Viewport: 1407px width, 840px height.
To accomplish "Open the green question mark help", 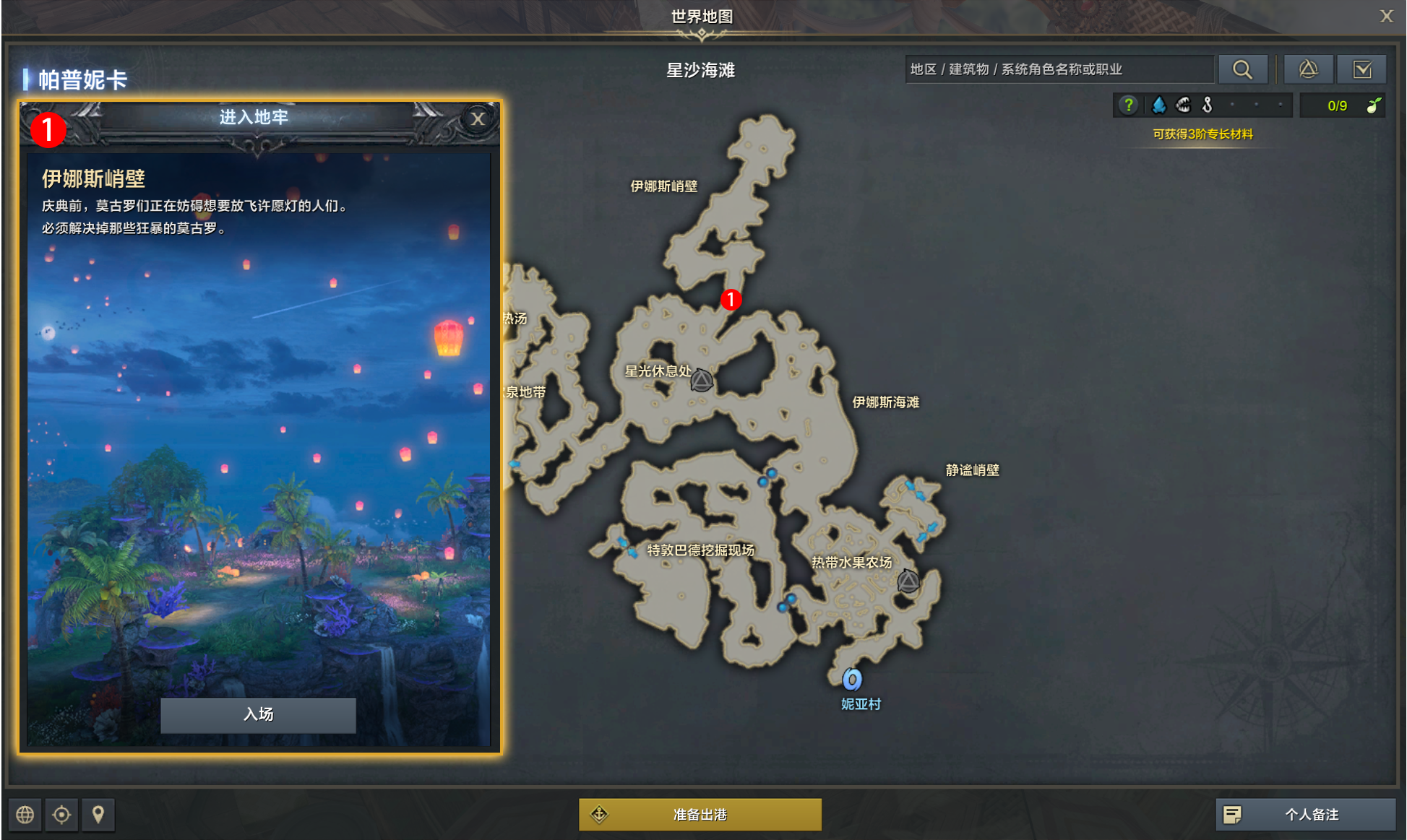I will point(1128,105).
